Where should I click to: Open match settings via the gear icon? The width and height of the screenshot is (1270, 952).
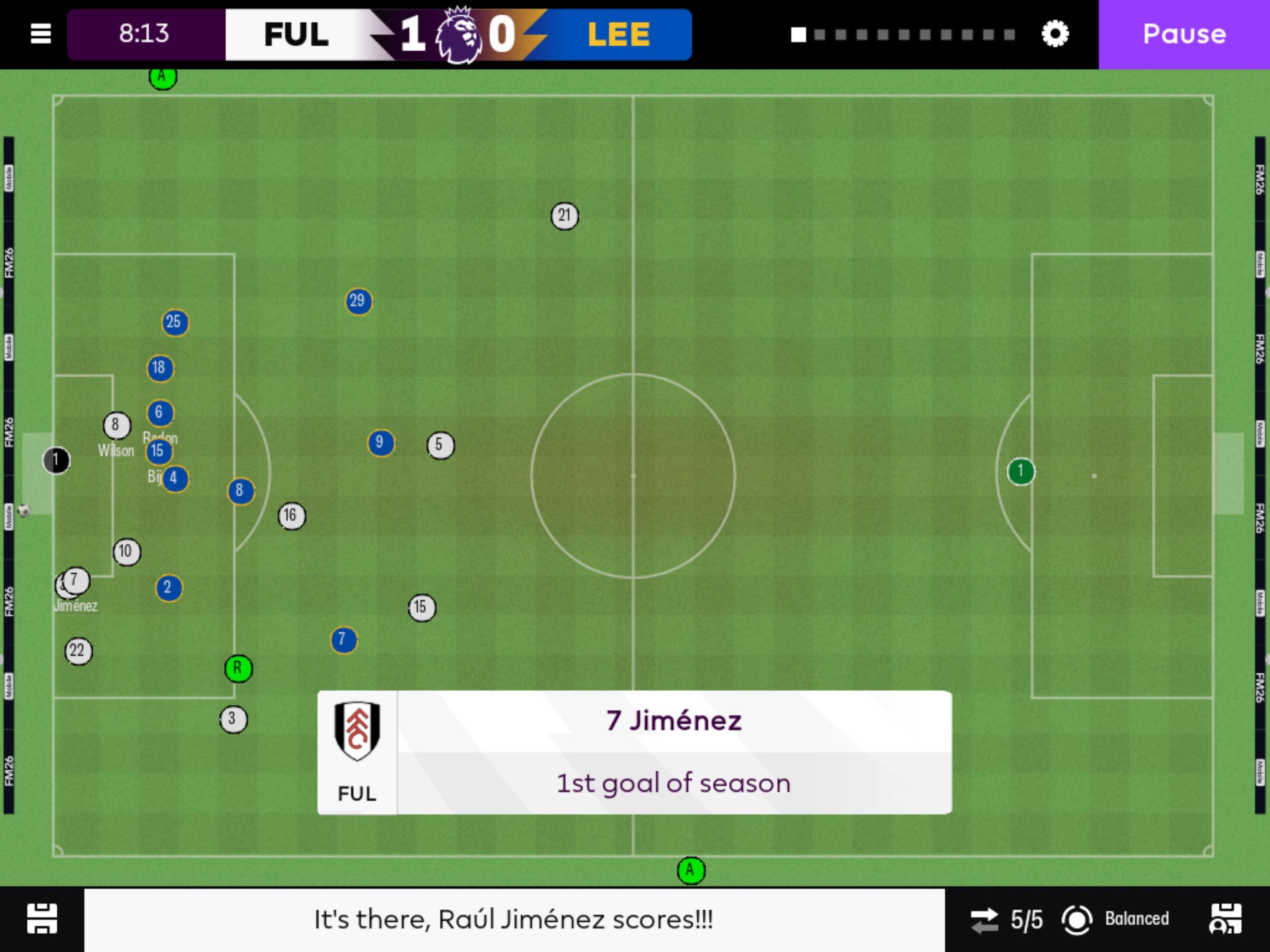(x=1055, y=35)
